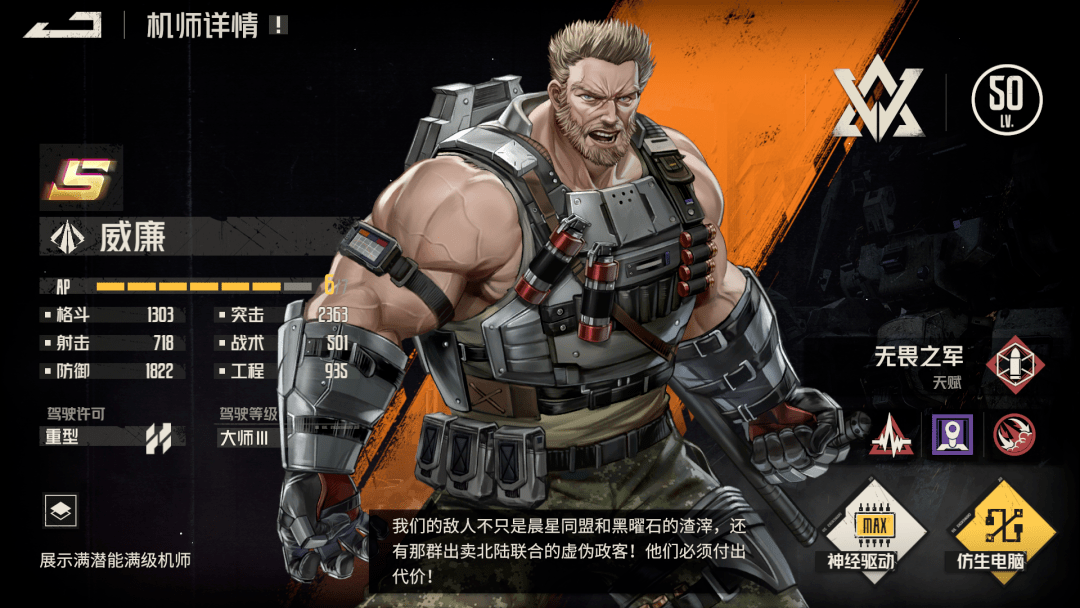Check the 重型 pilot license icon
Viewport: 1080px width, 608px height.
point(158,437)
